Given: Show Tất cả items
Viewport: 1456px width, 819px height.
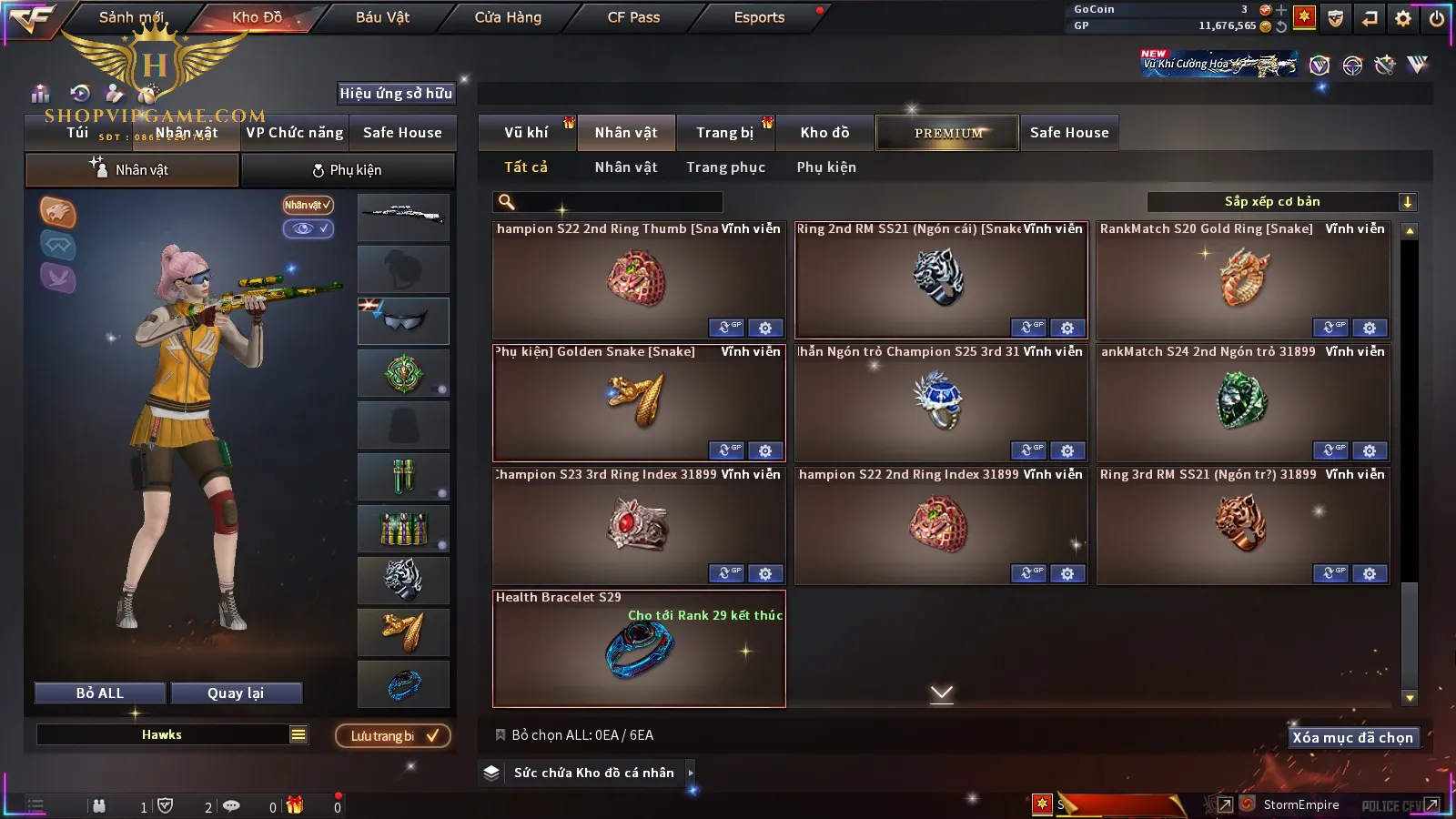Looking at the screenshot, I should point(526,167).
